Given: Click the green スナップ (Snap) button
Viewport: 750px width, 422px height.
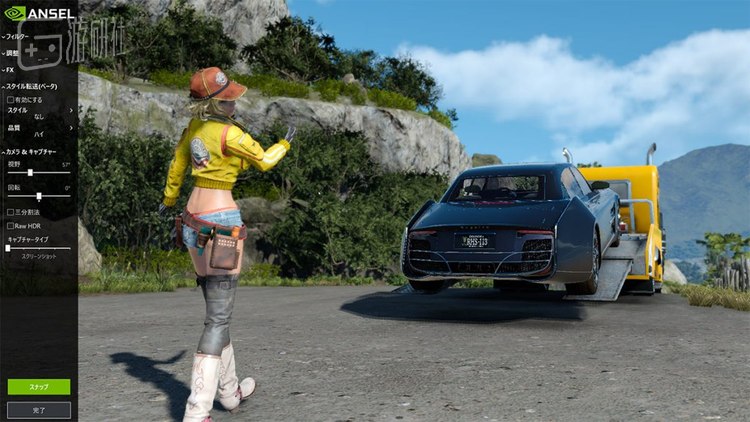Looking at the screenshot, I should [39, 386].
